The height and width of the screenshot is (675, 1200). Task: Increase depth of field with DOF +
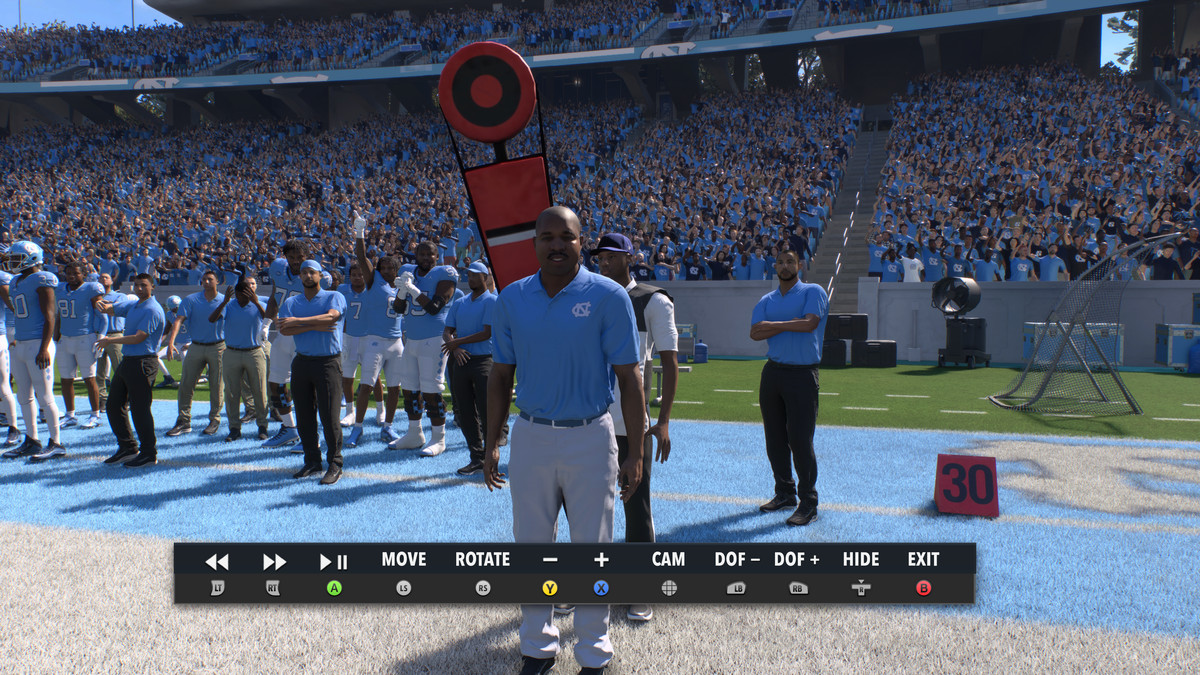tap(797, 560)
